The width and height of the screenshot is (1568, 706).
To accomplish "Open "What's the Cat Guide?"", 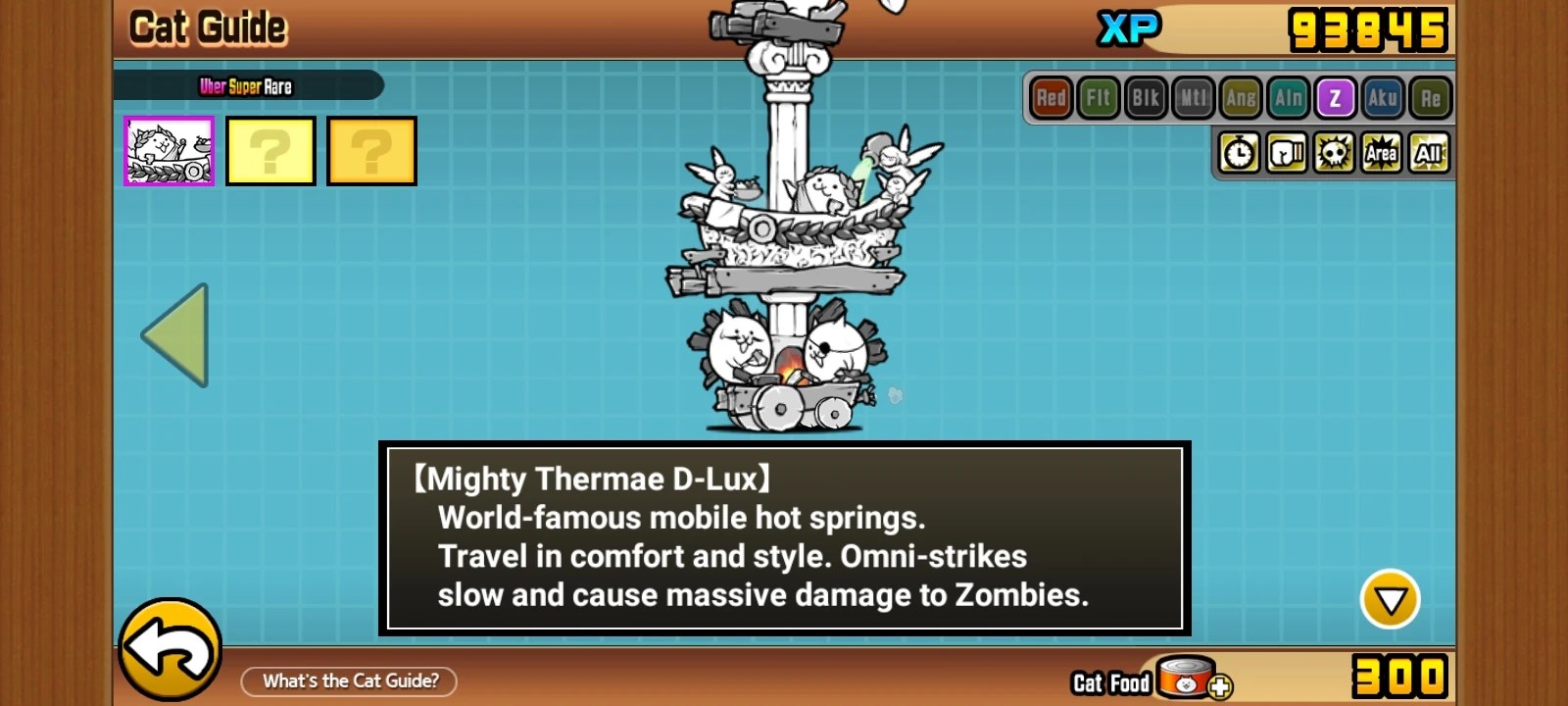I will (x=348, y=681).
